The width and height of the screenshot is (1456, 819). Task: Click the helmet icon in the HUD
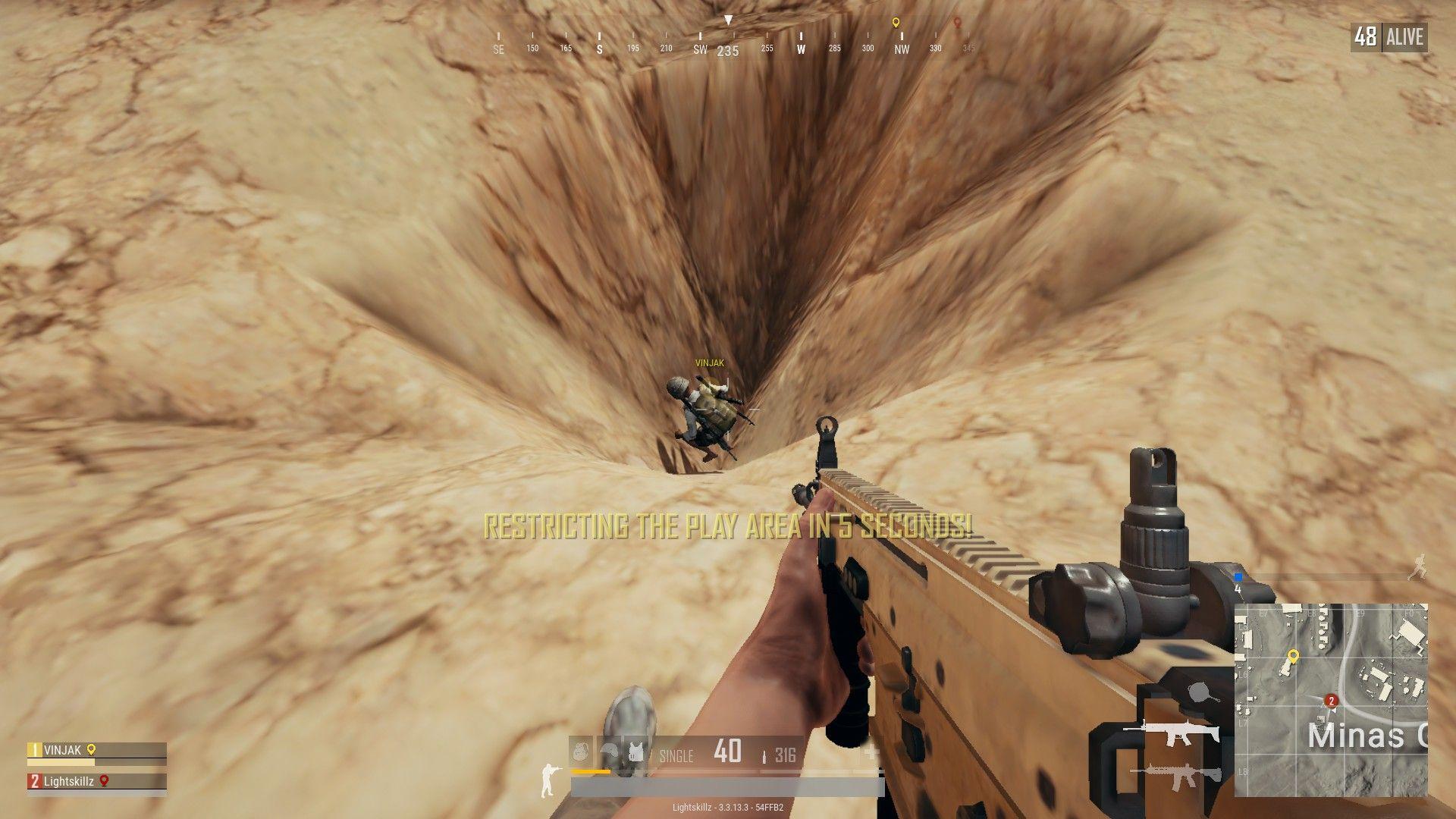(x=609, y=751)
